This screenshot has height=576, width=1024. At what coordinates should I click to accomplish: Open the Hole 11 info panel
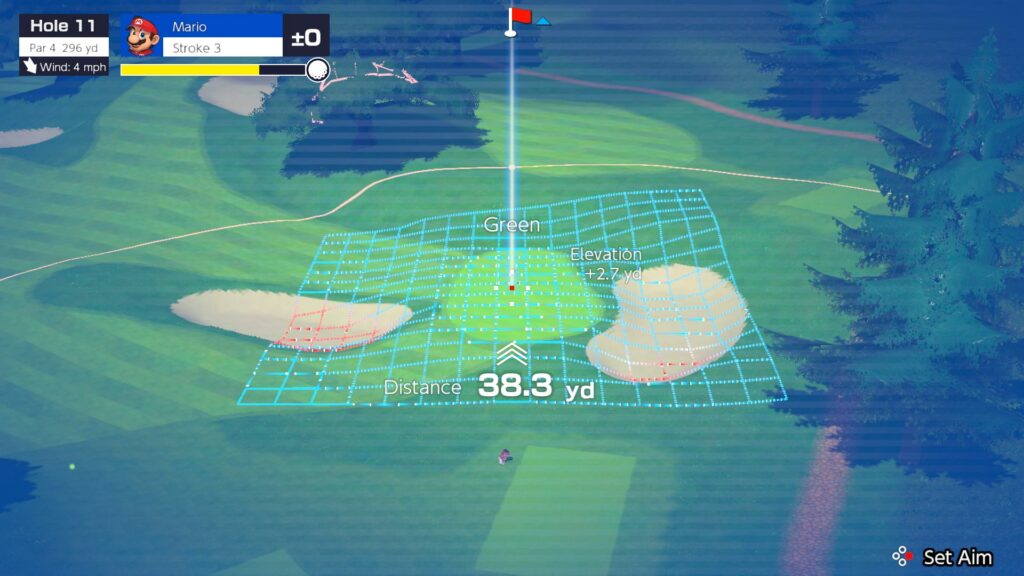[x=64, y=36]
